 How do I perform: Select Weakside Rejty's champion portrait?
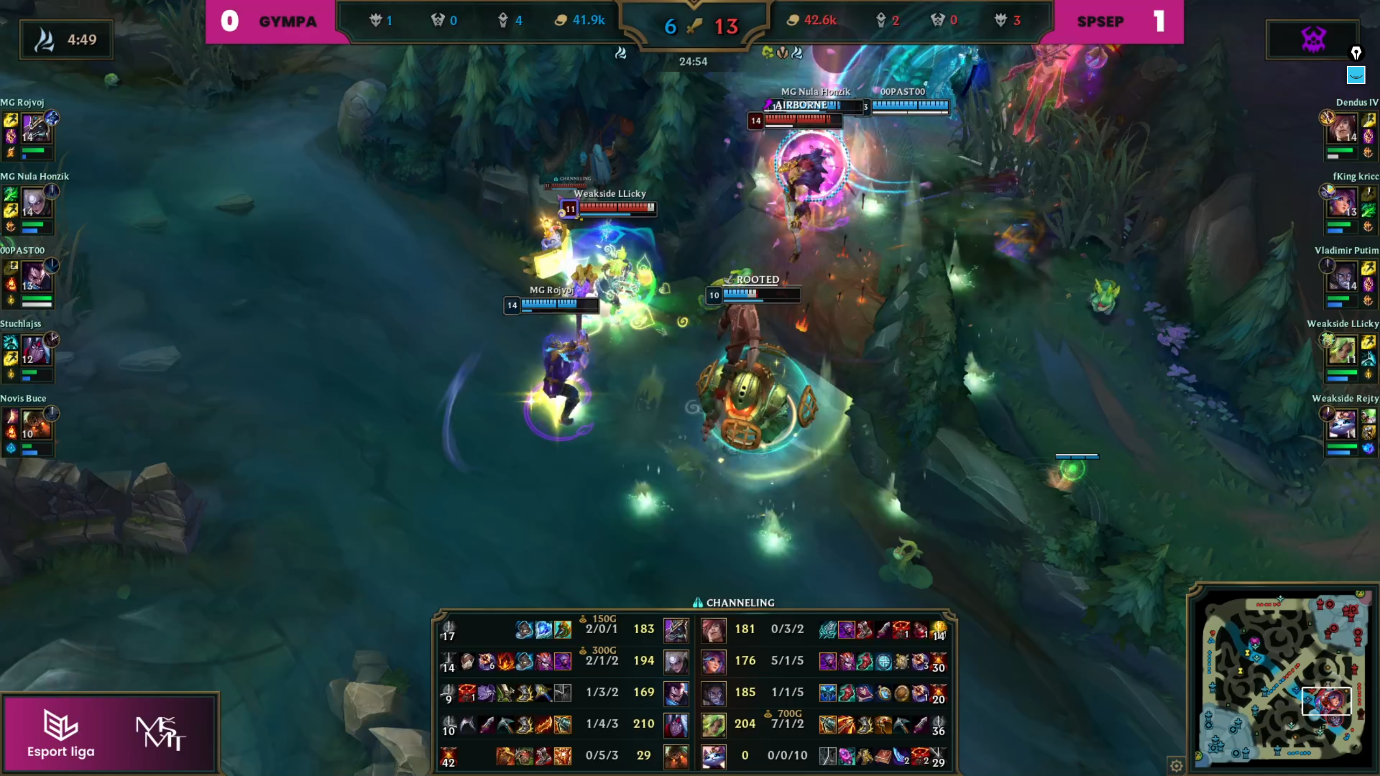pos(1342,424)
